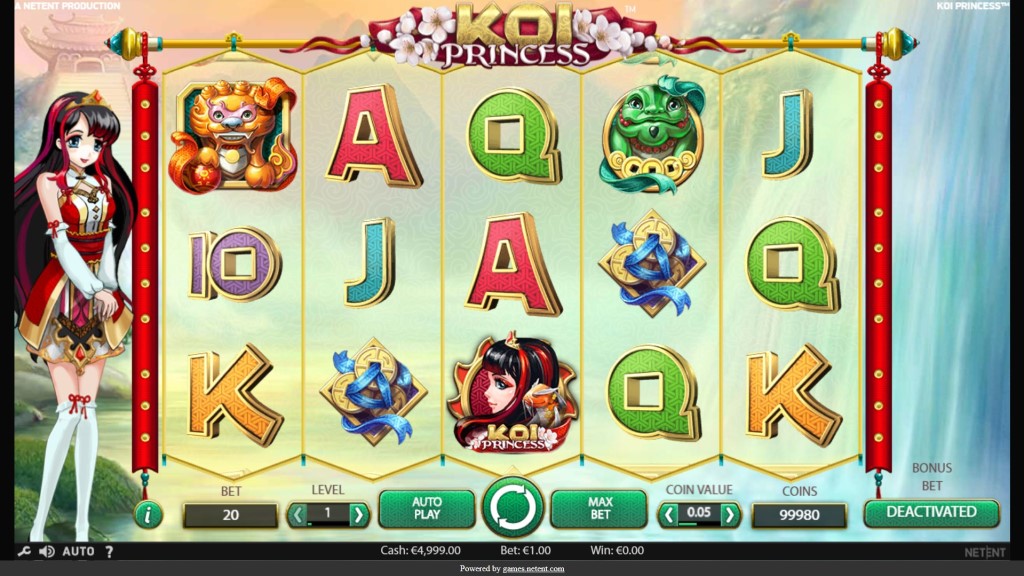Lower the coin value
Screen dimensions: 1024x576
tap(667, 515)
